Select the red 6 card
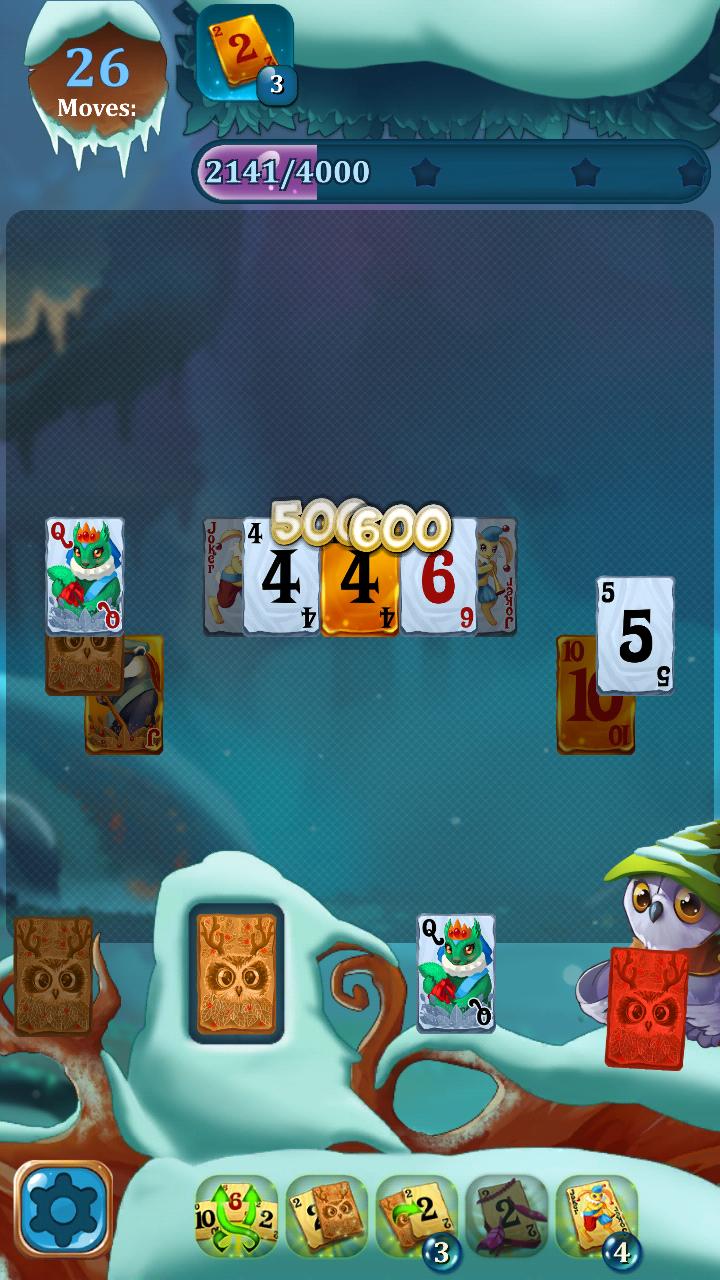 tap(440, 578)
